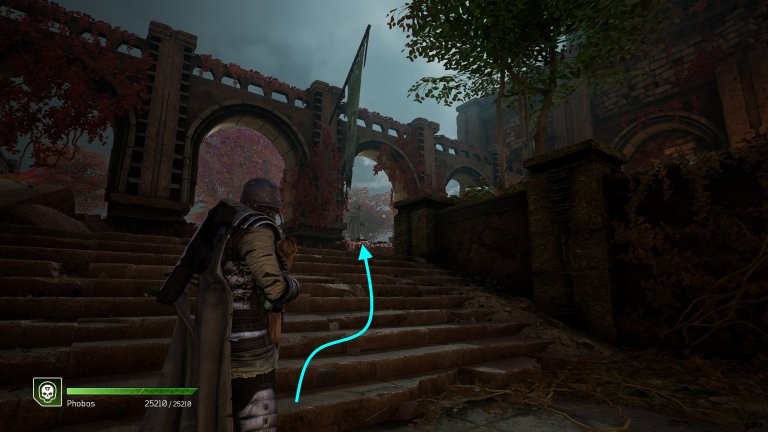Click the green skull emblem beside Phobos
768x432 pixels.
pos(45,390)
